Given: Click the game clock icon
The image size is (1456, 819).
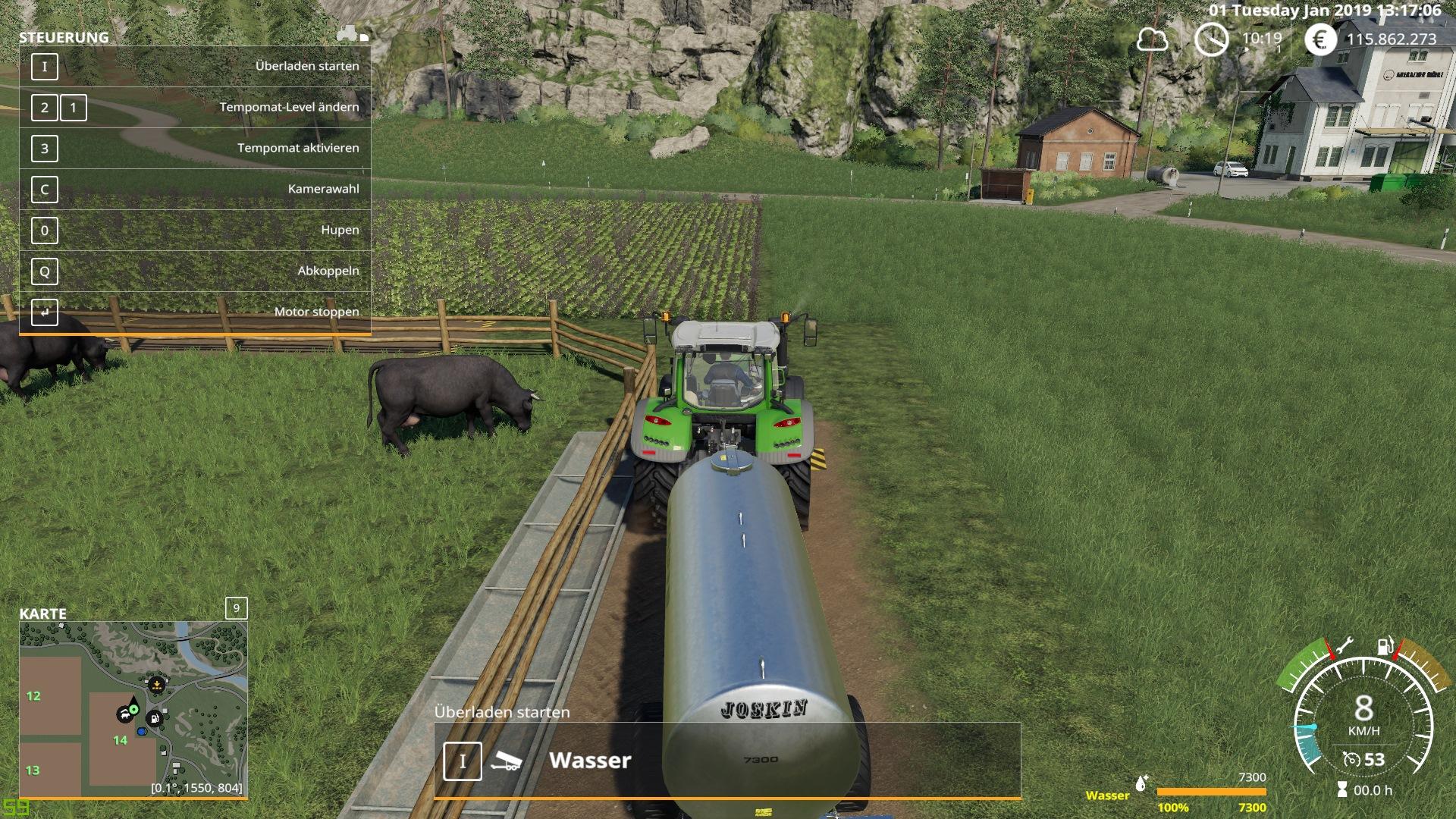Looking at the screenshot, I should [x=1211, y=39].
